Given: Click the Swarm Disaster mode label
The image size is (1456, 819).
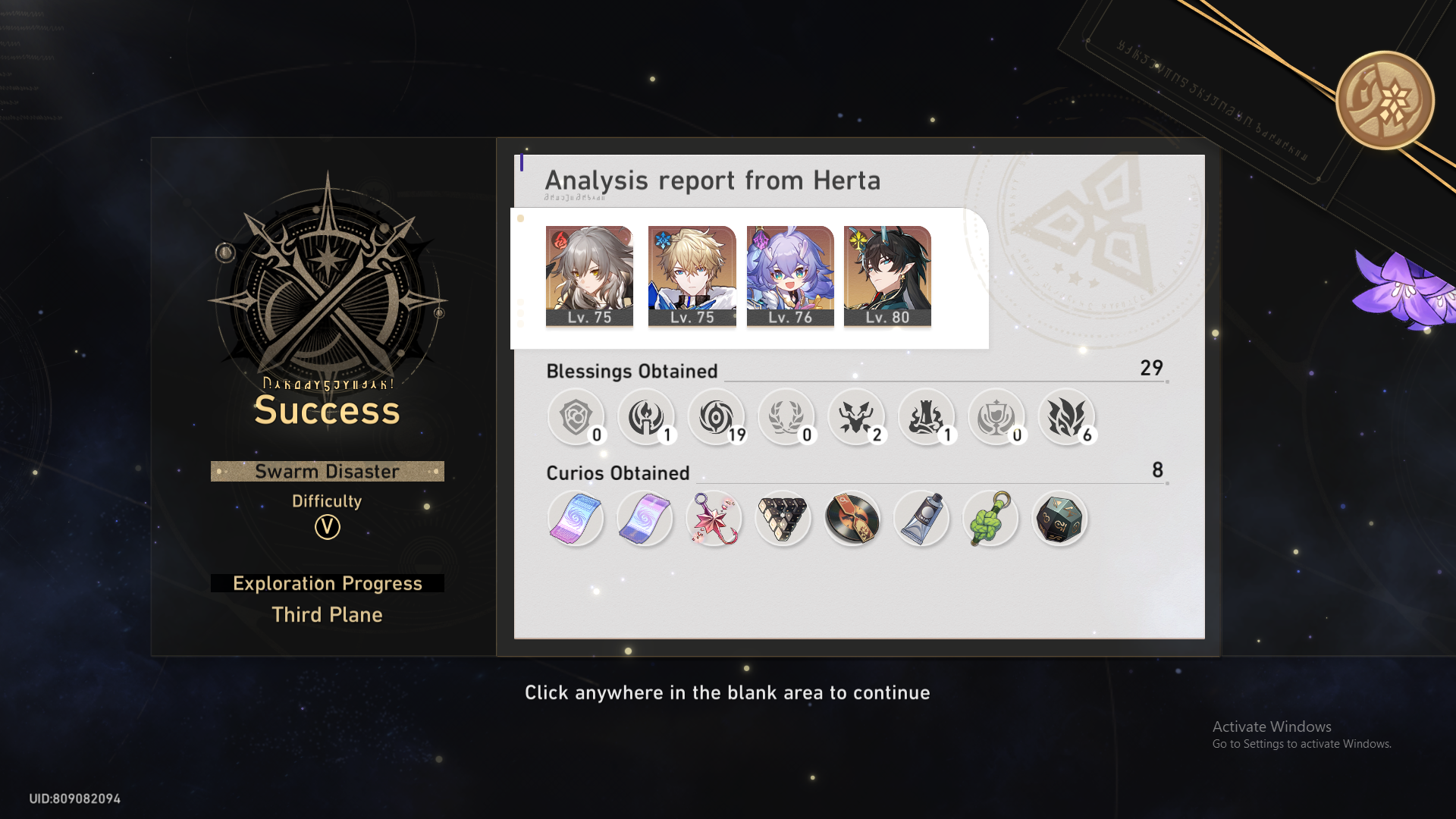Looking at the screenshot, I should point(327,471).
